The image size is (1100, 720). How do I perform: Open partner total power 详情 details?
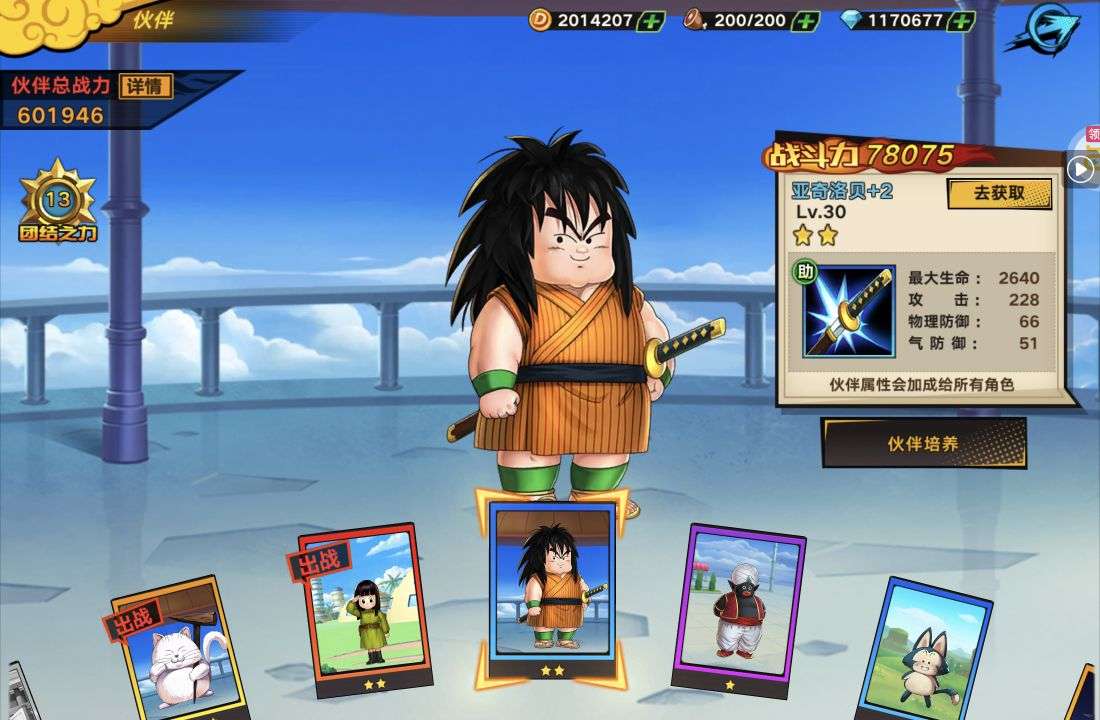point(145,86)
